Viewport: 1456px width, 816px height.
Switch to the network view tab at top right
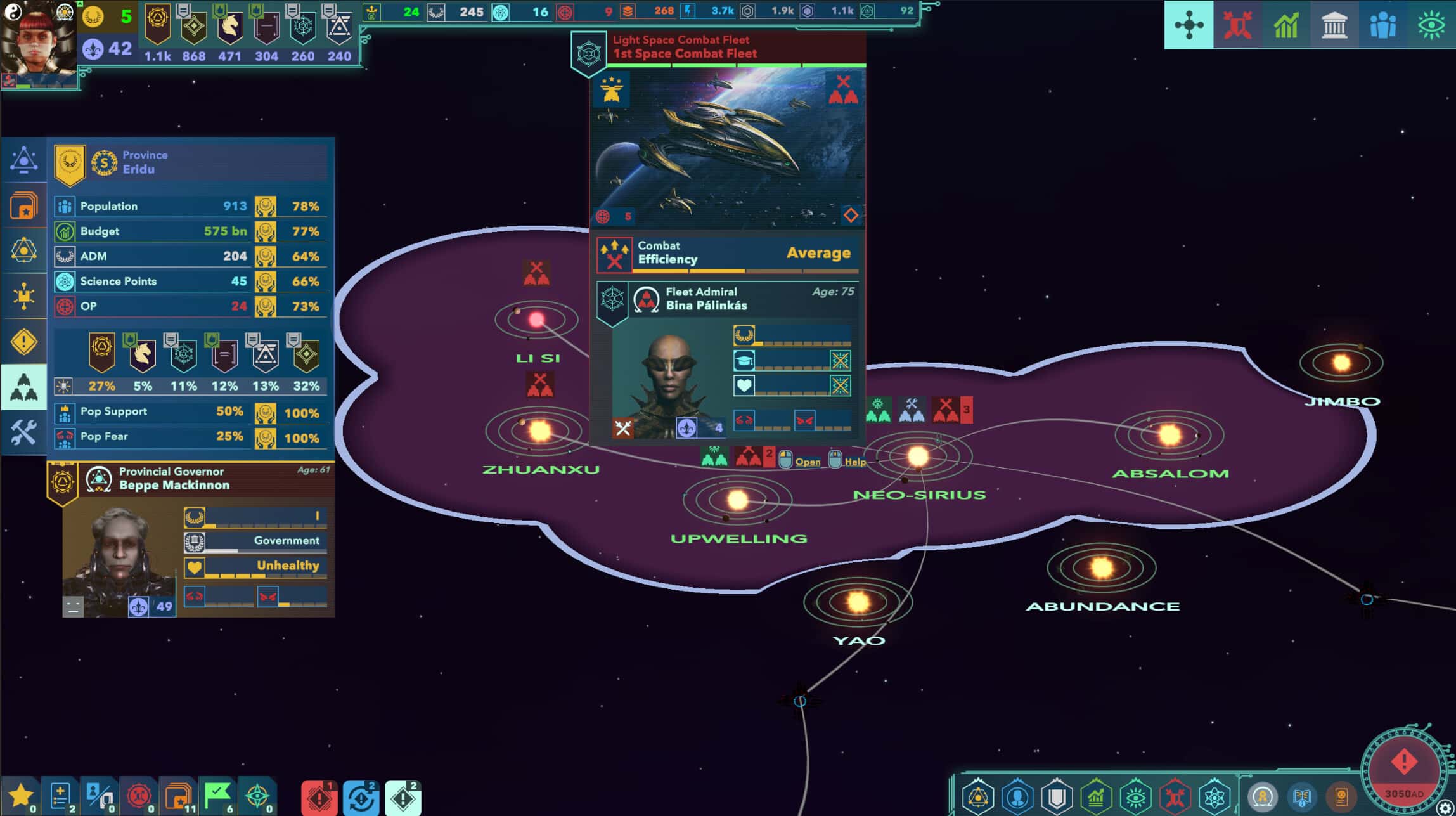1190,24
